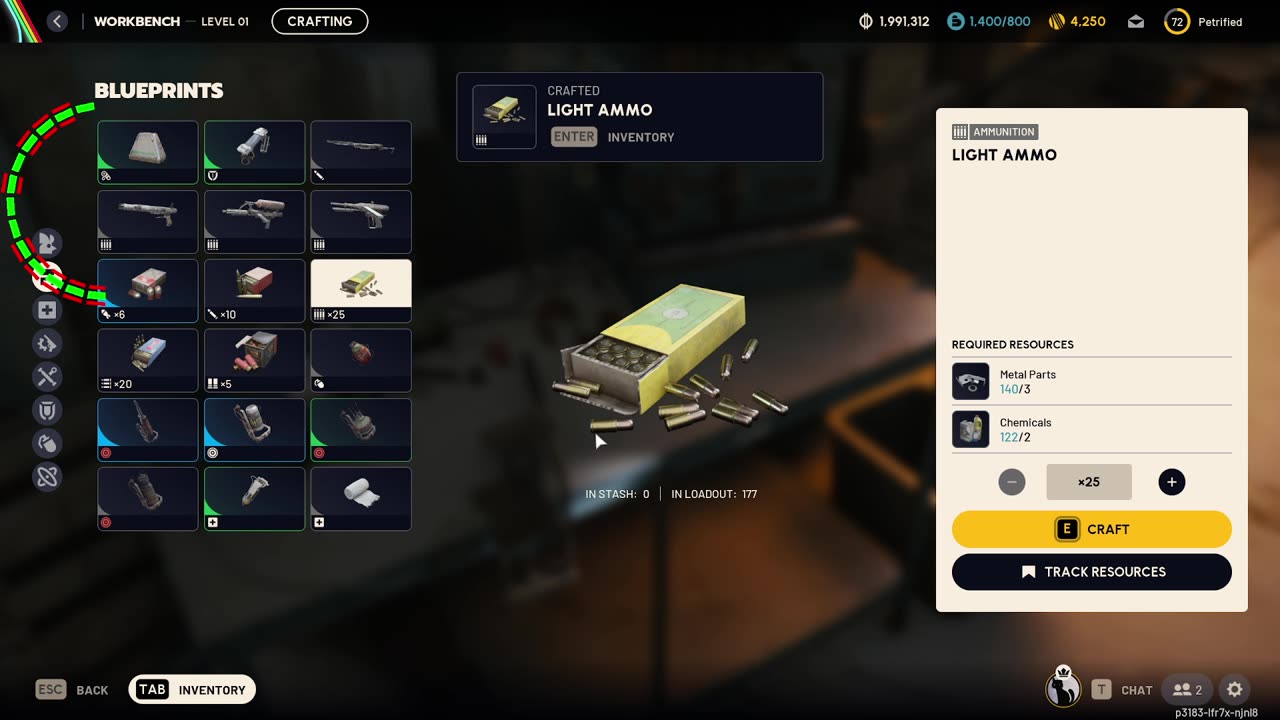Craft the Light Ammo
Image resolution: width=1280 pixels, height=720 pixels.
(1091, 529)
